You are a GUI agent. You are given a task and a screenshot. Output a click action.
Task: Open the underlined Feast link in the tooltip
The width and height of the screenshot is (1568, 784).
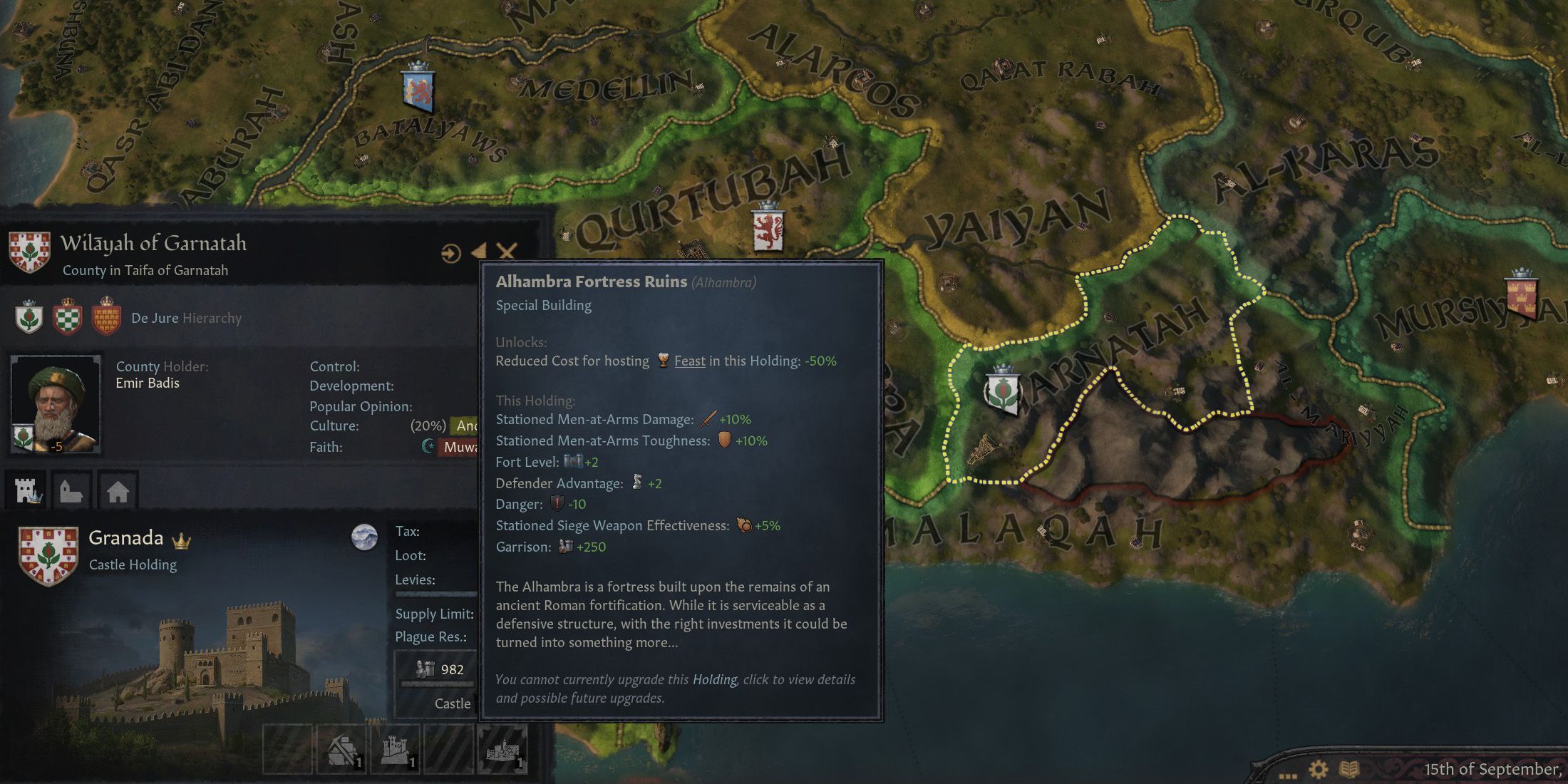click(689, 361)
